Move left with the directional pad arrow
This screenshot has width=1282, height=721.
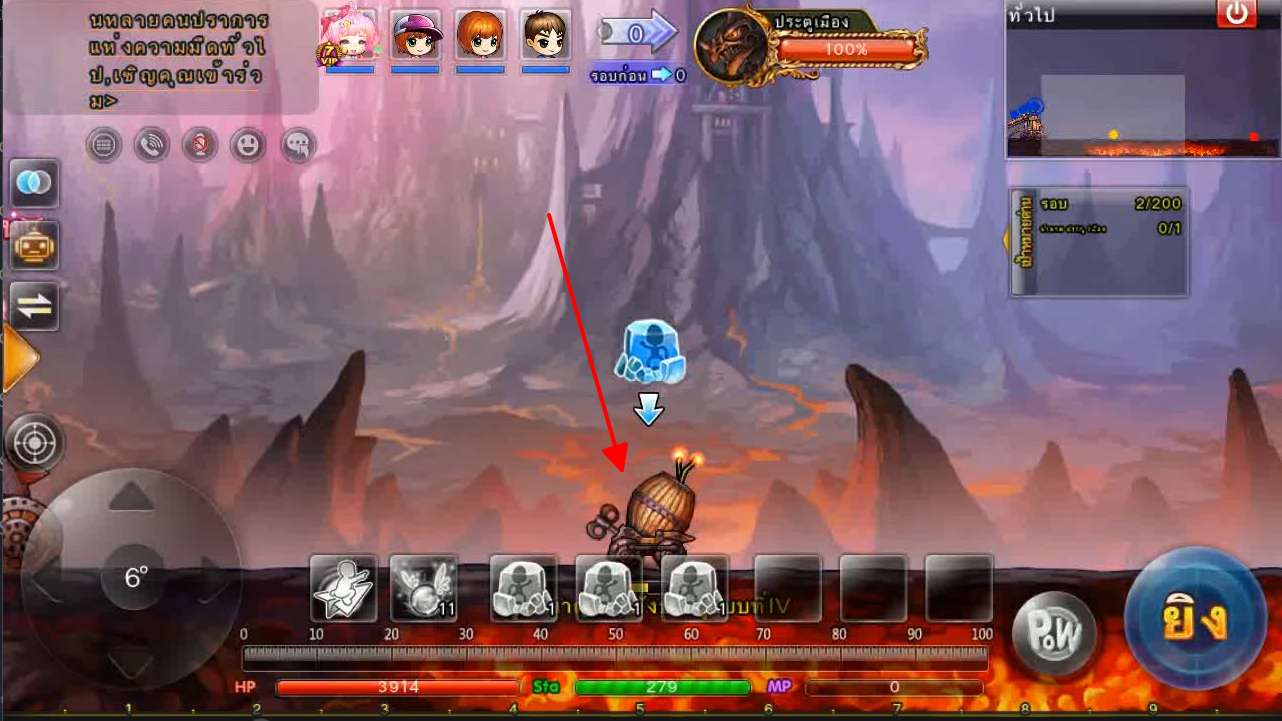(45, 578)
